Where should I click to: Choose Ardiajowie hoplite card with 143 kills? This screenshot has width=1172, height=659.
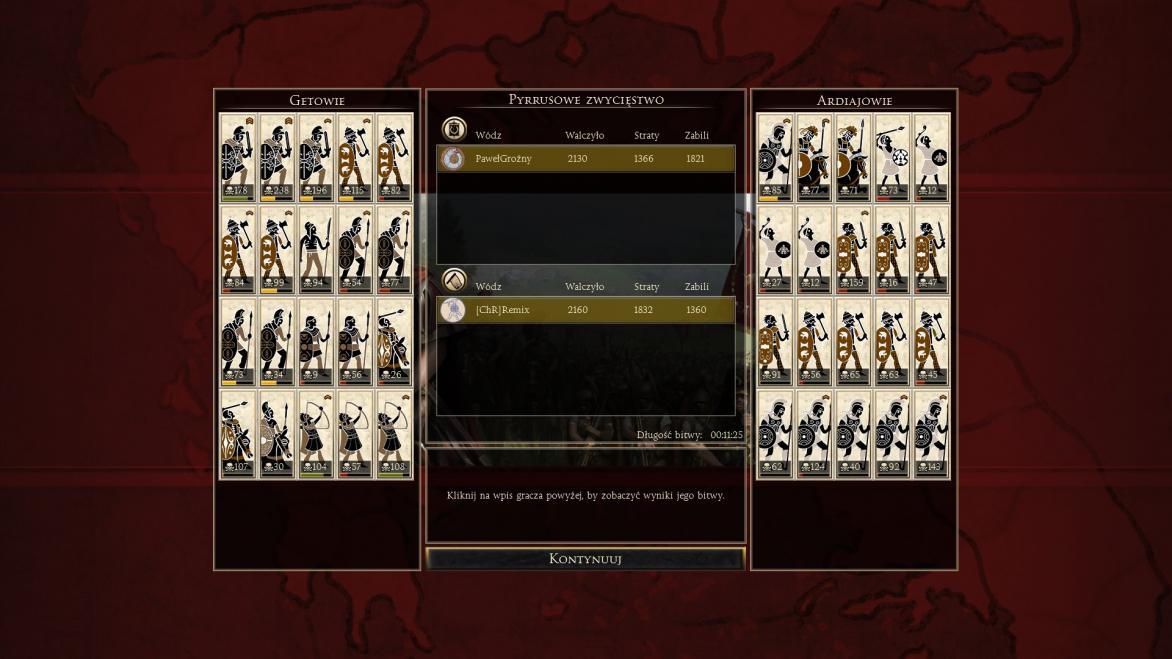coord(931,434)
